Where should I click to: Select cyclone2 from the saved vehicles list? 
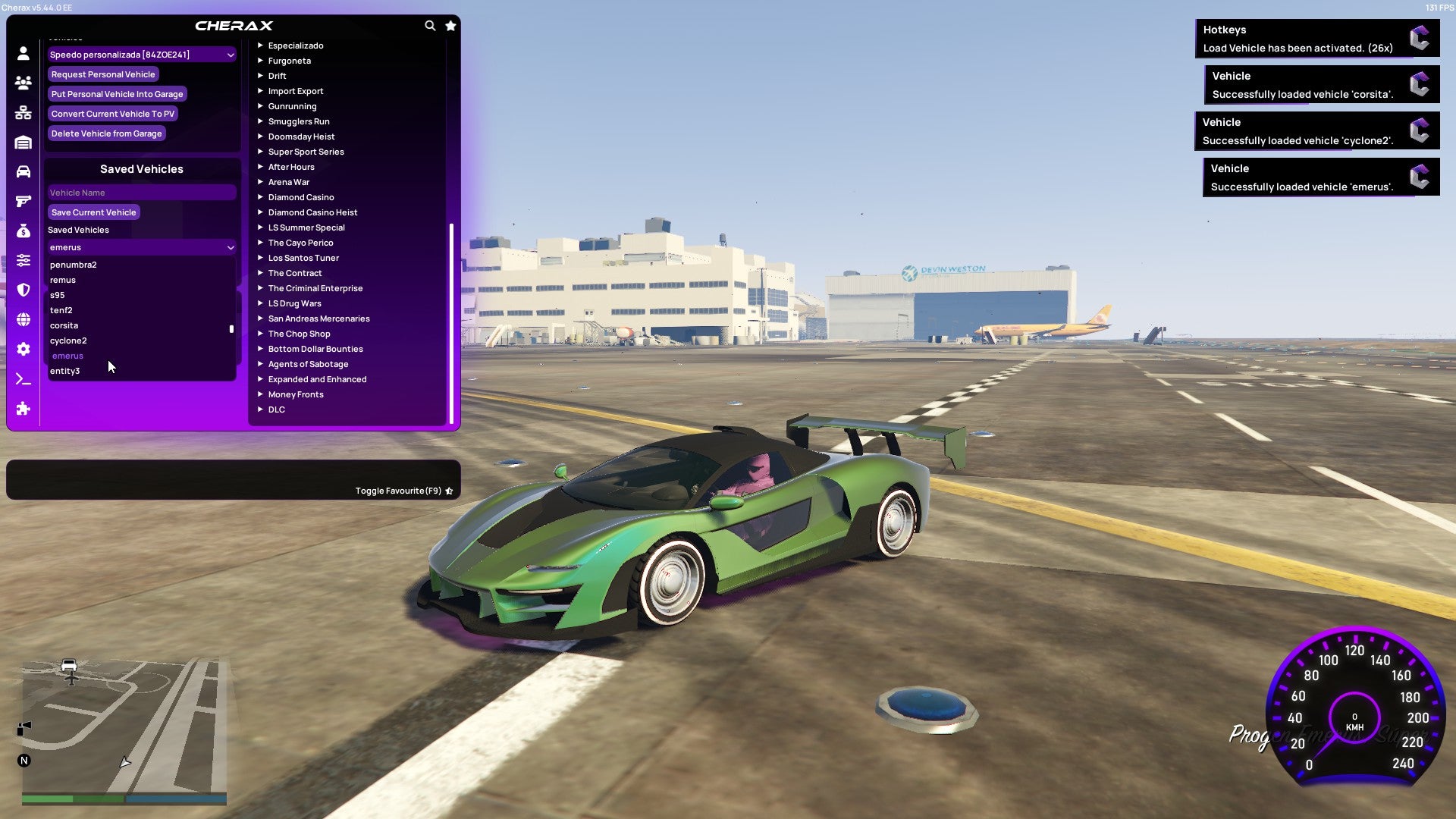click(68, 340)
